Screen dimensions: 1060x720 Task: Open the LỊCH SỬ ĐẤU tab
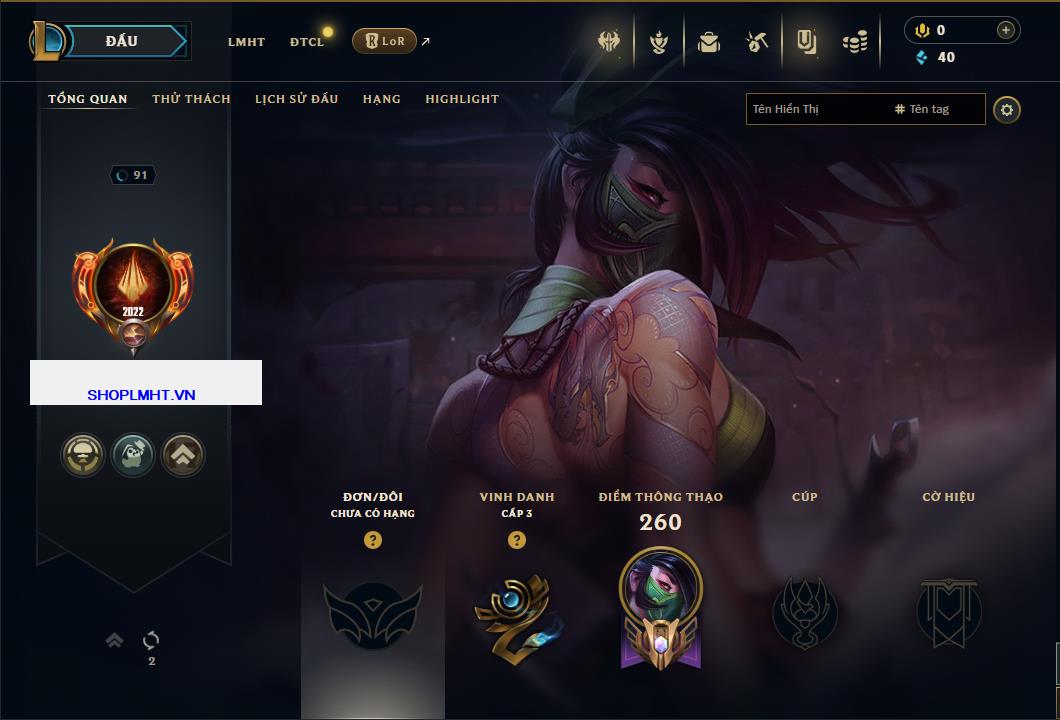296,99
